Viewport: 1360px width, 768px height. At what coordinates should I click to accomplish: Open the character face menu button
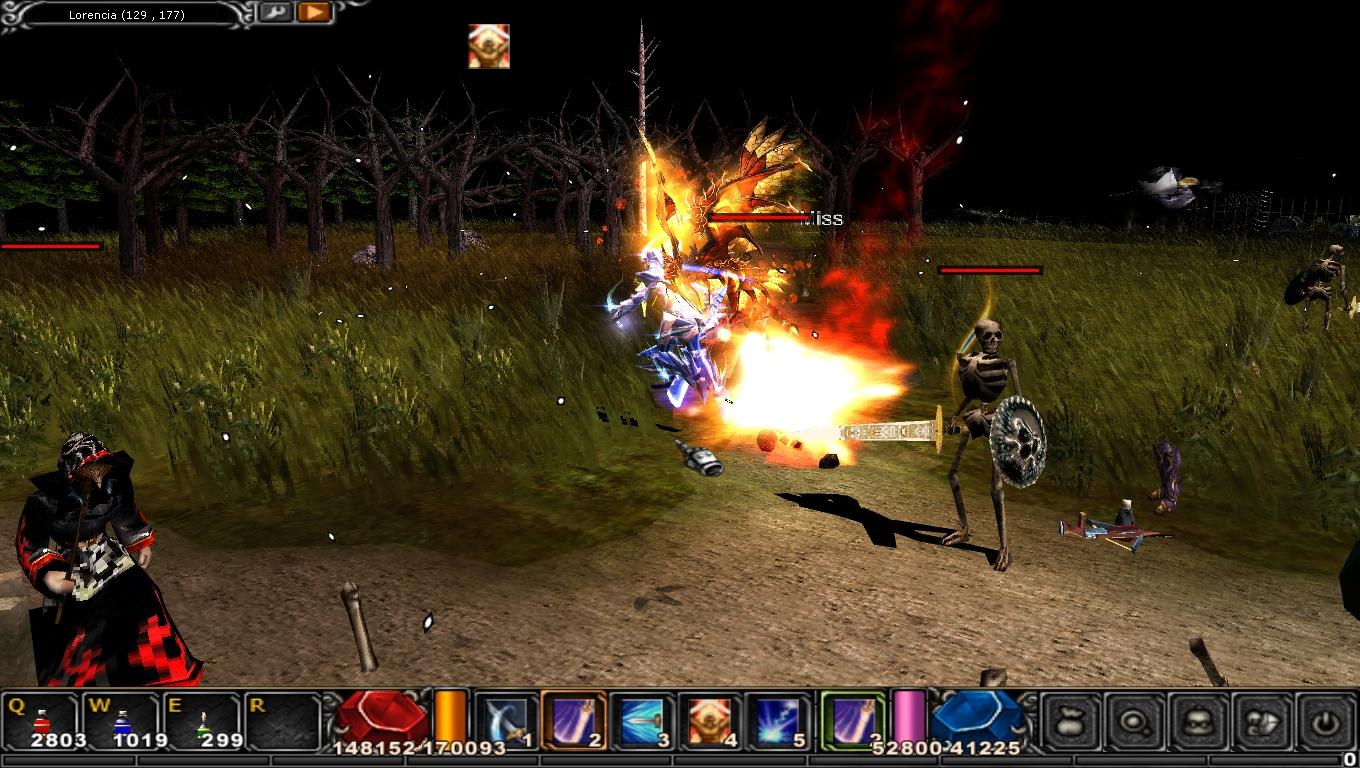point(1199,720)
